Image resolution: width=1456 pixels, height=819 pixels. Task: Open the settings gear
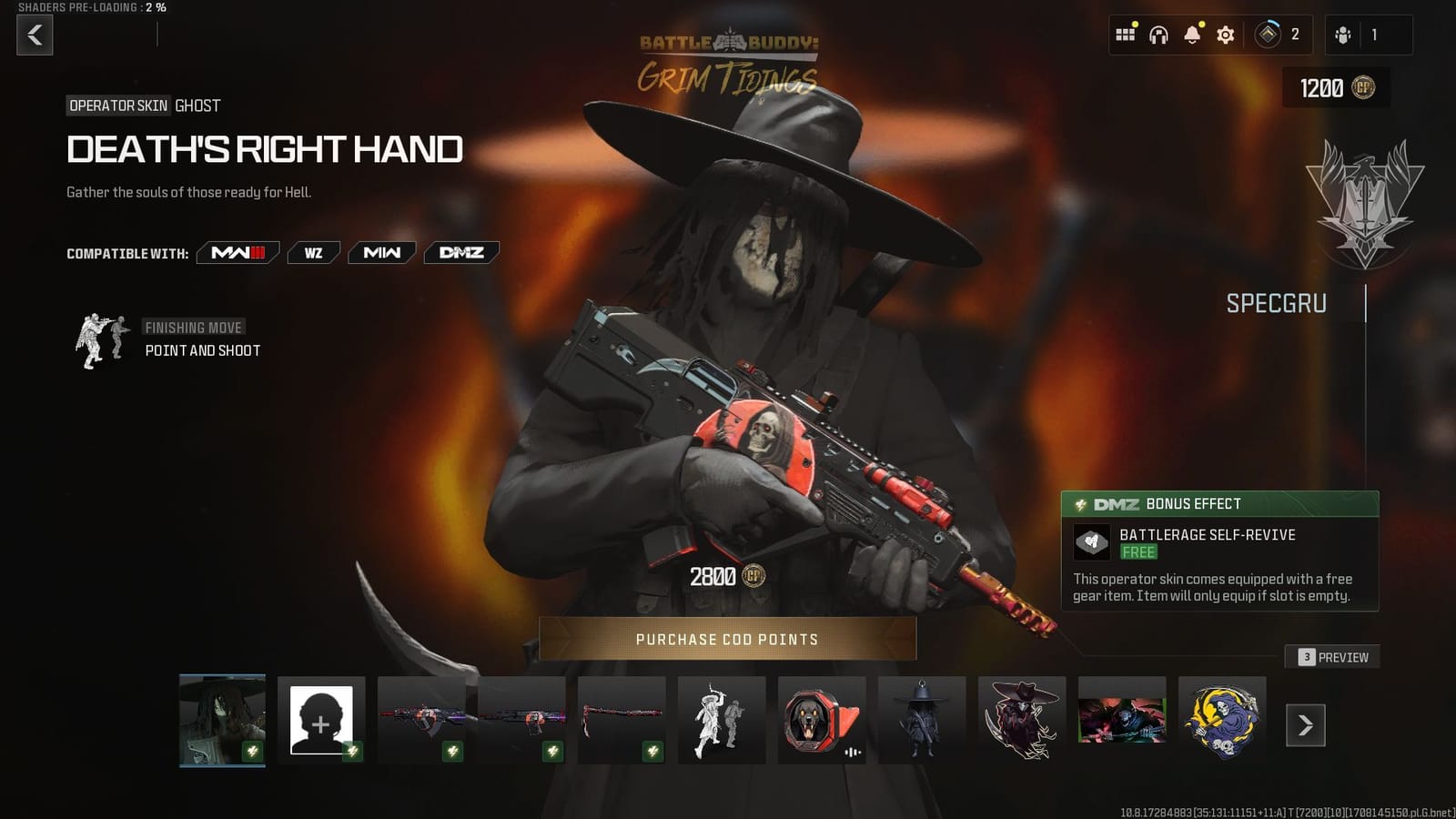[x=1226, y=34]
